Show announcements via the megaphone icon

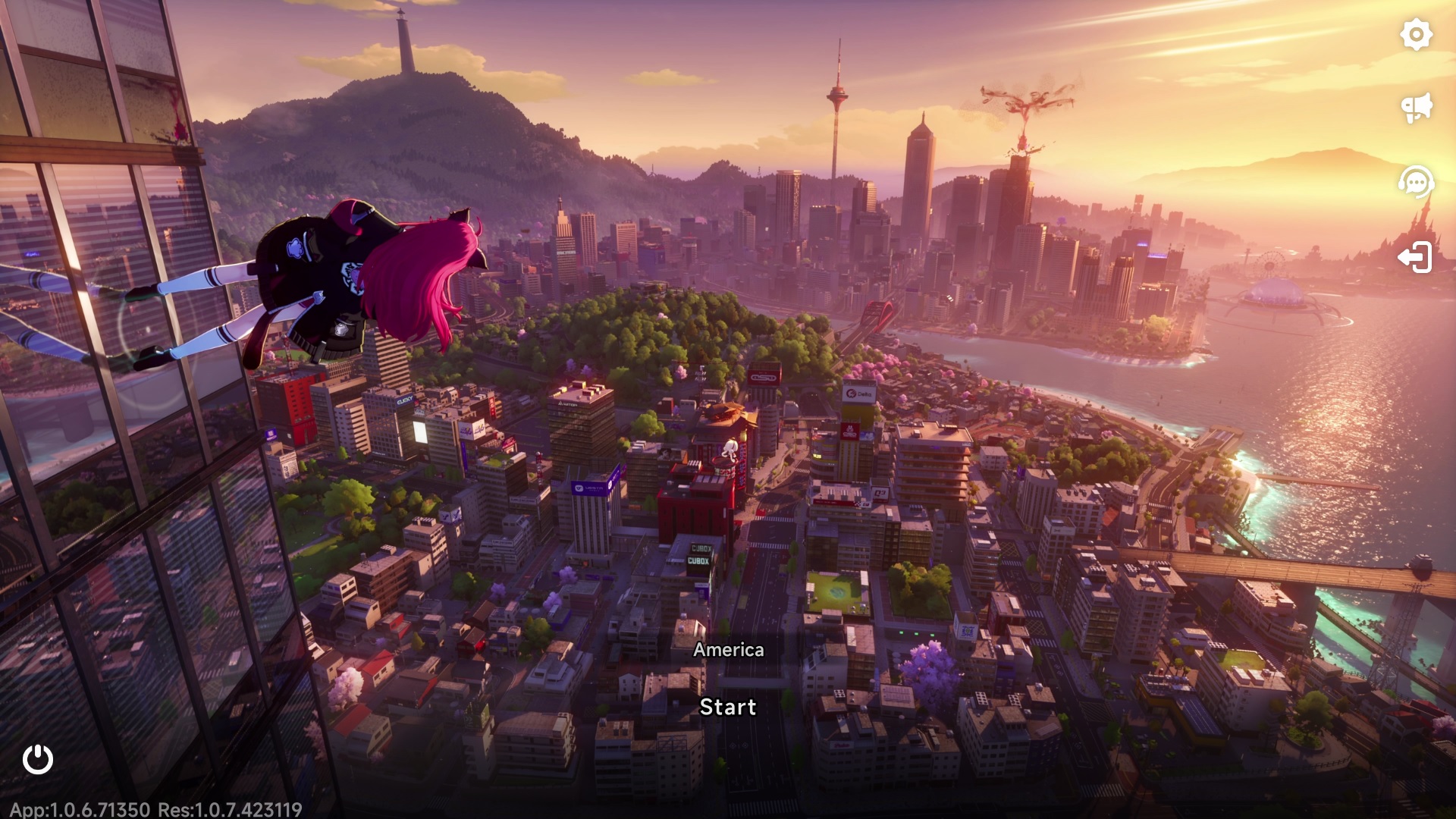coord(1416,108)
